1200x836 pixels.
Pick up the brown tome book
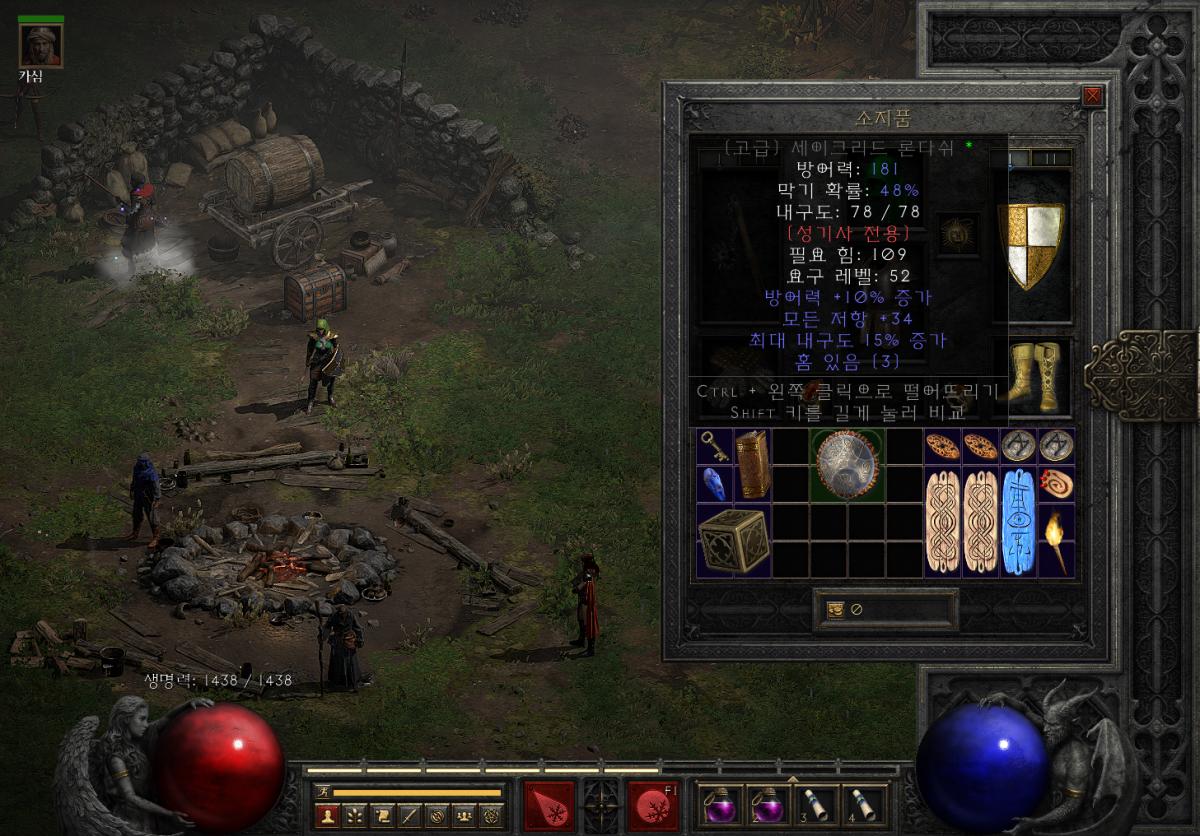[752, 464]
